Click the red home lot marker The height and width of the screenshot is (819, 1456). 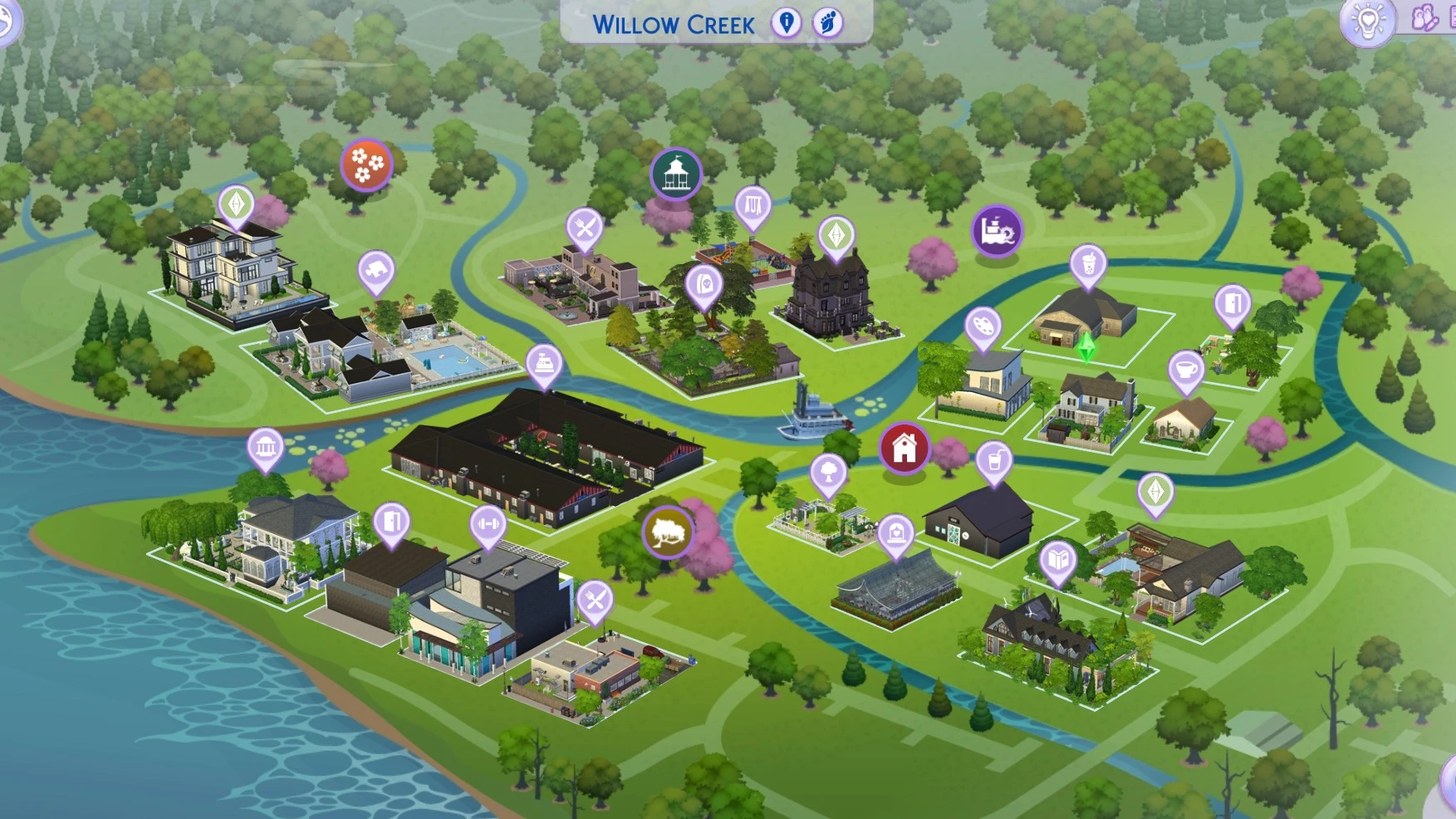904,449
